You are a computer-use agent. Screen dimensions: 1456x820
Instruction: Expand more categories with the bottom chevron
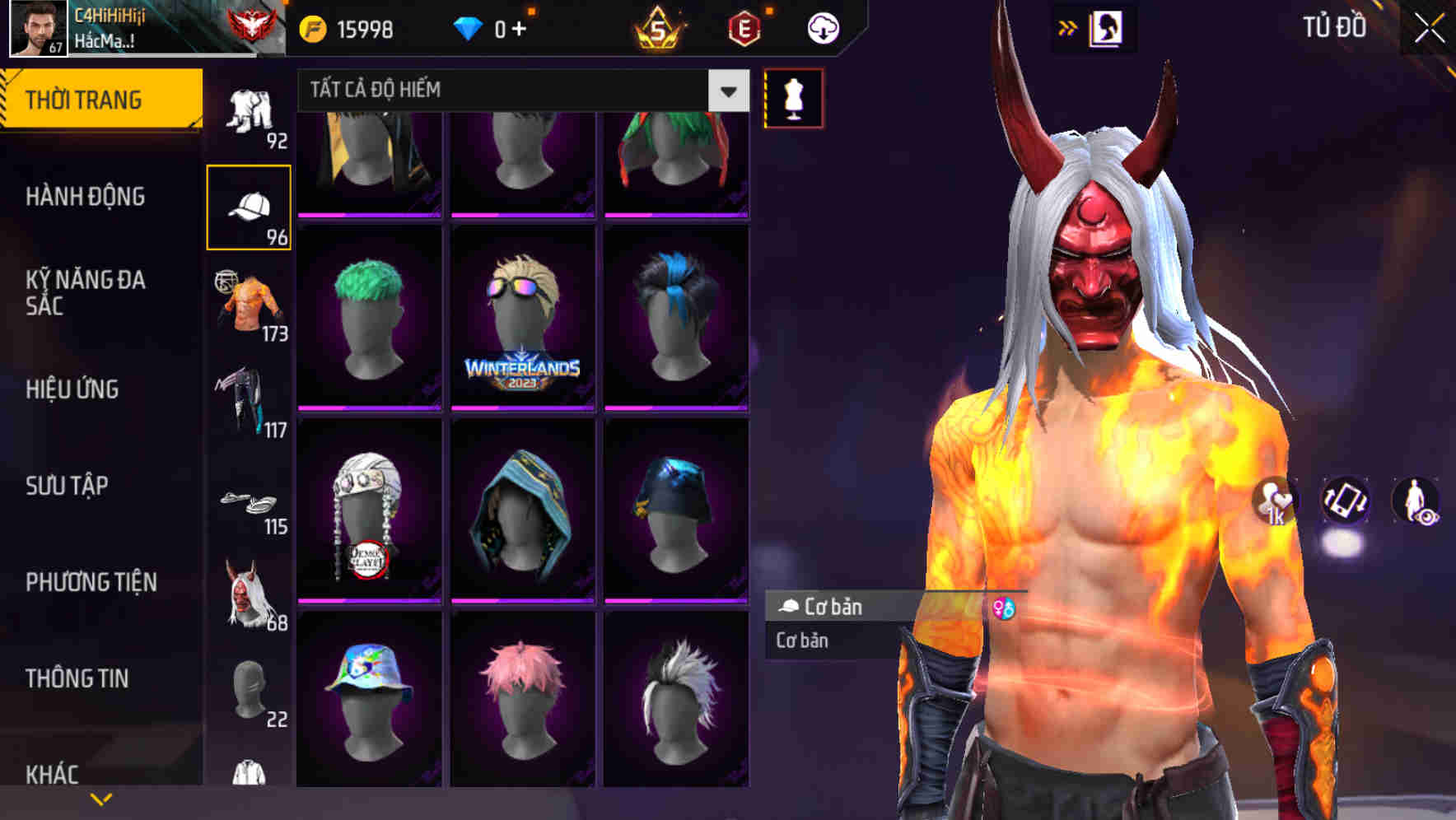(100, 797)
